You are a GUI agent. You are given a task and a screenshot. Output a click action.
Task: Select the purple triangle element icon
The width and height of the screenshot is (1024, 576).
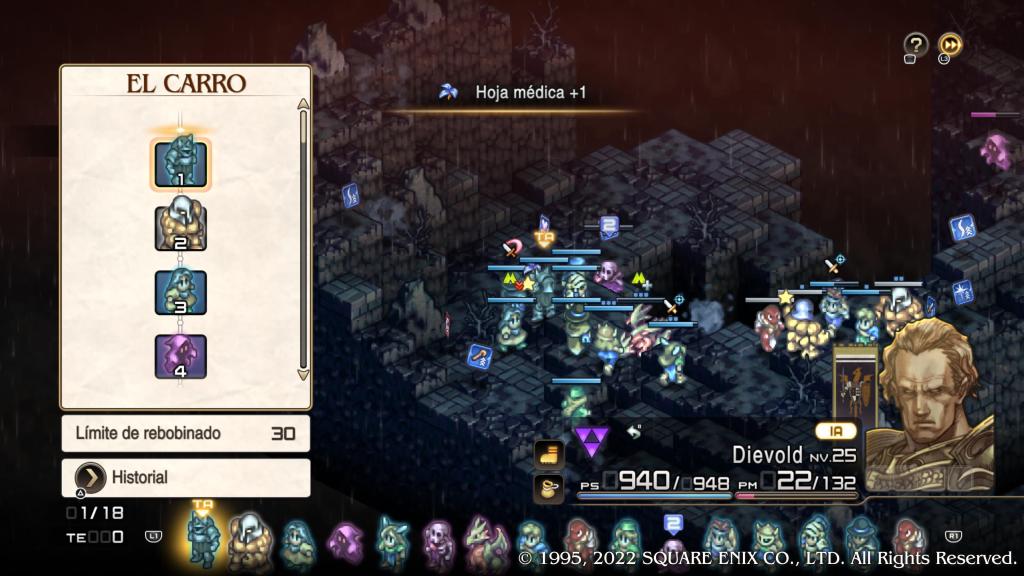[592, 440]
